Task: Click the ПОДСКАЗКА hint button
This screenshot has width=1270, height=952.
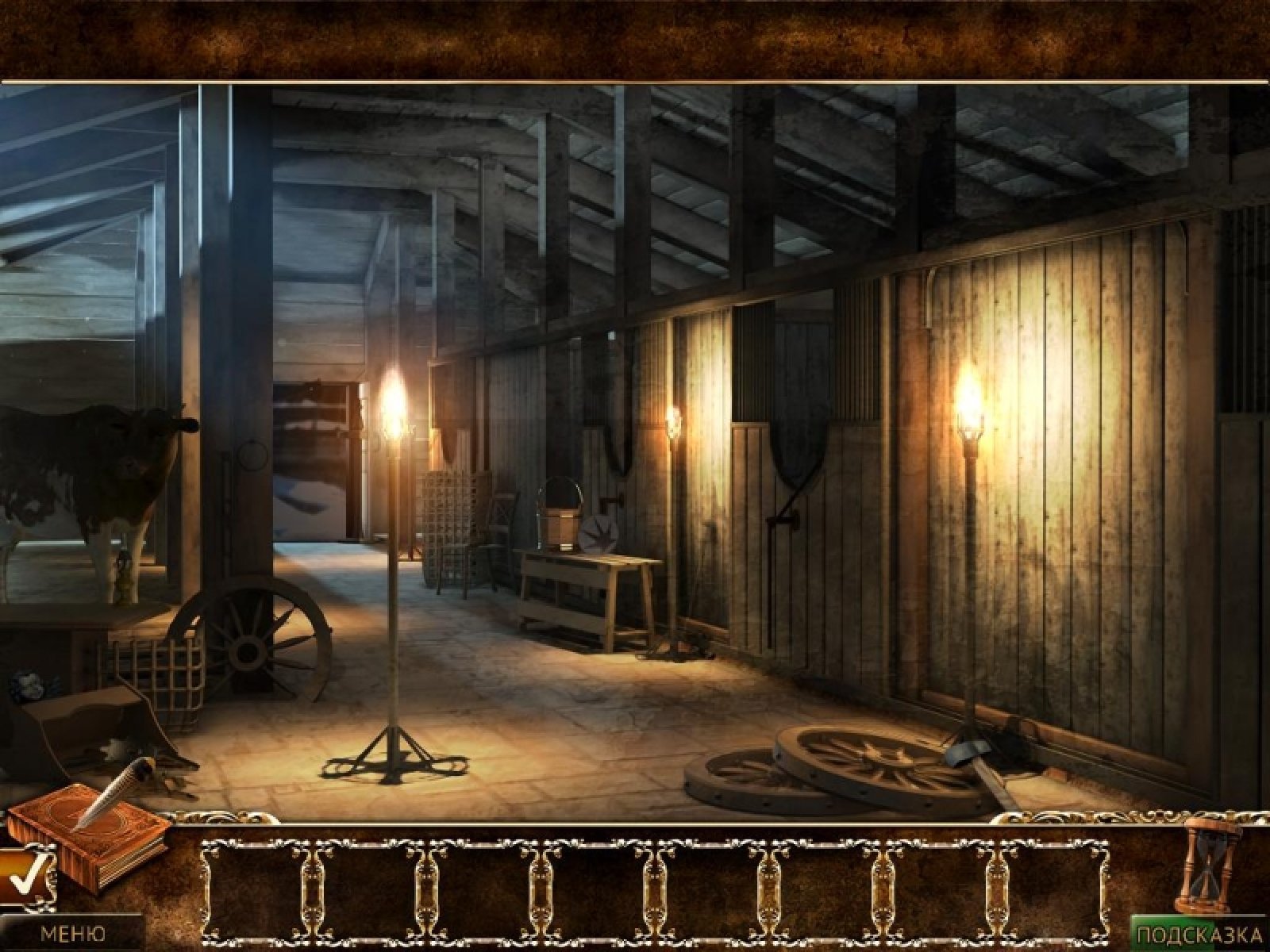Action: [x=1200, y=932]
